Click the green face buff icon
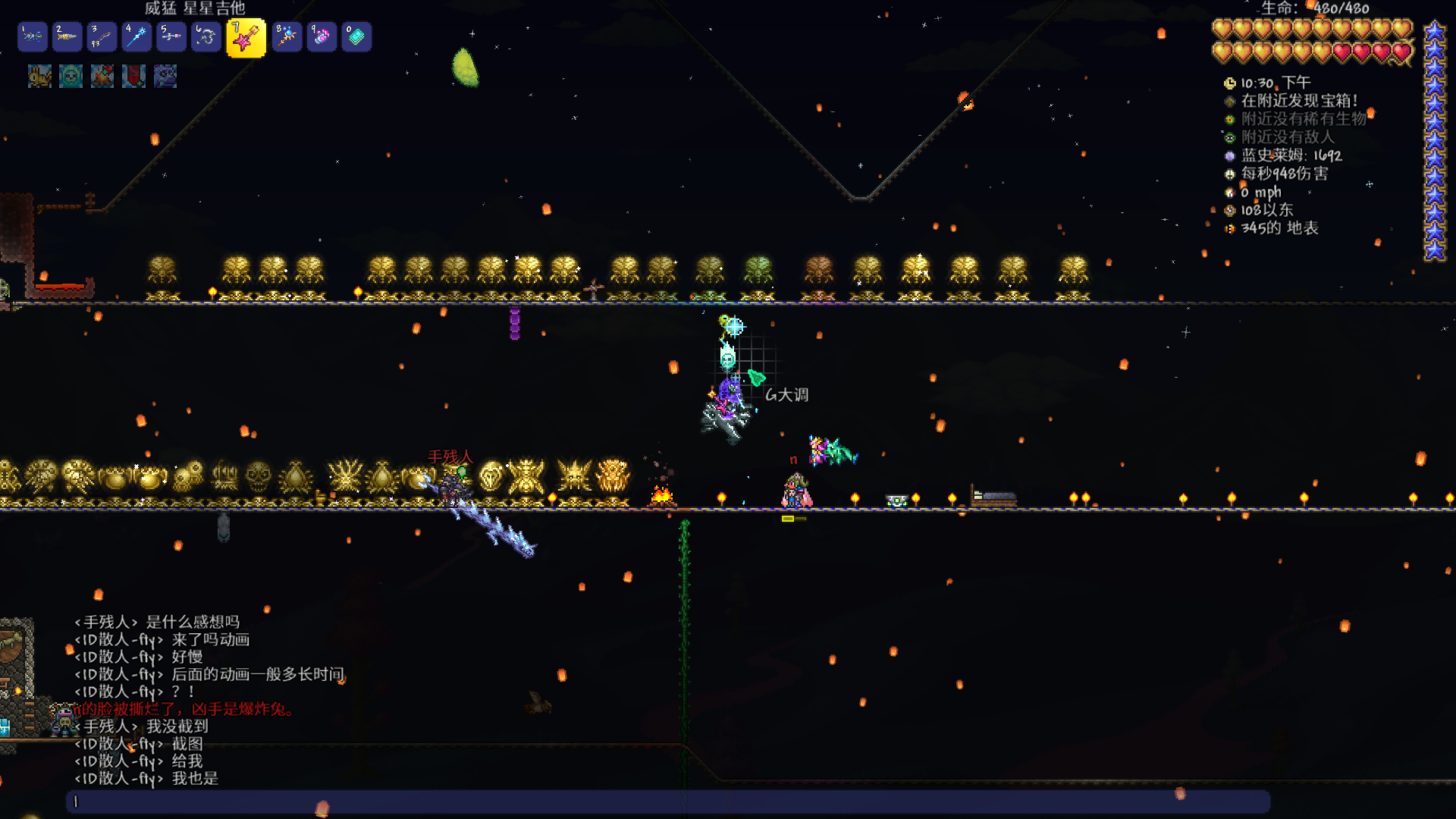1456x819 pixels. [71, 76]
